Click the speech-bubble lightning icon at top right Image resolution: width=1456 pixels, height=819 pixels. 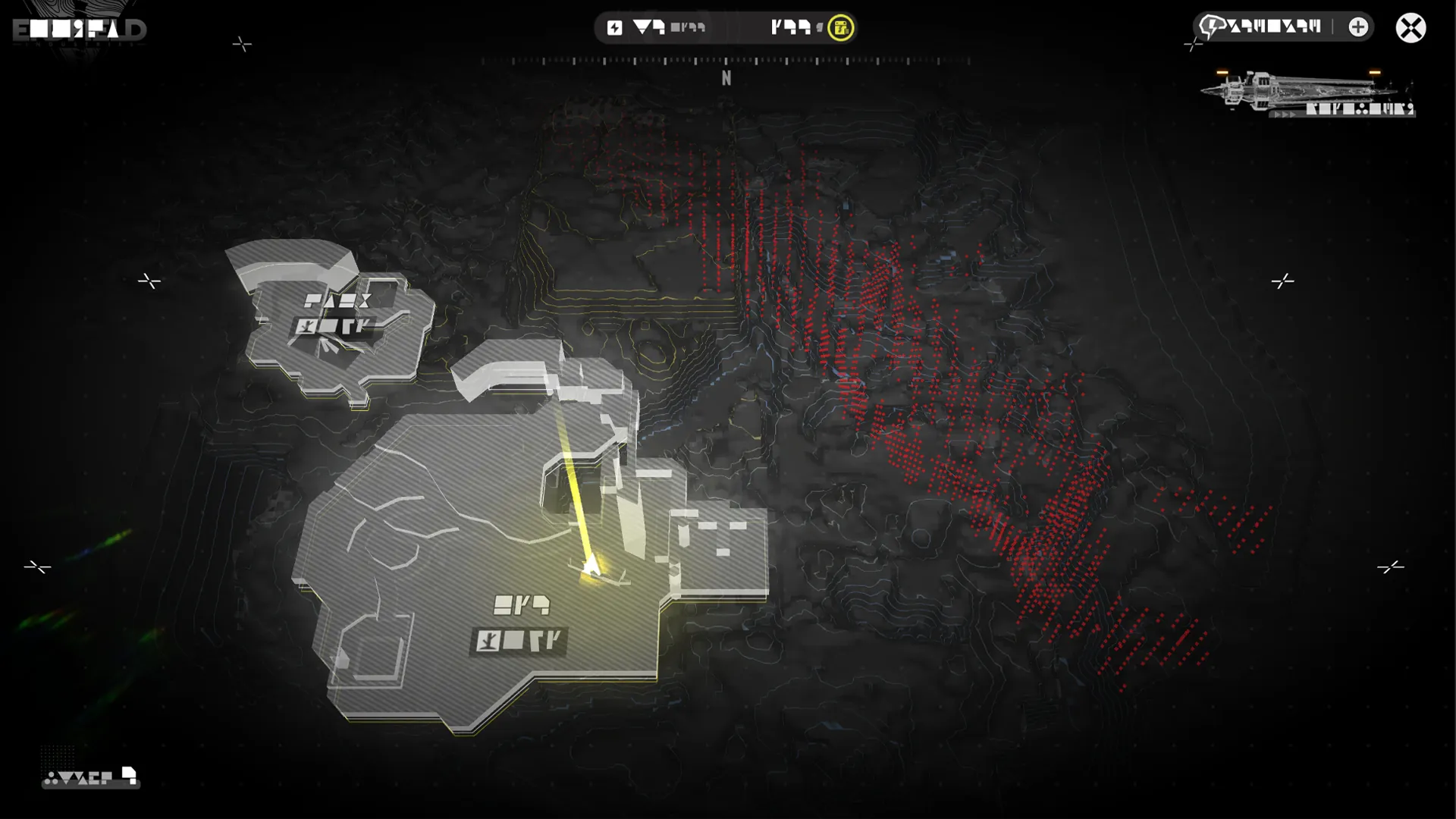pos(1211,27)
